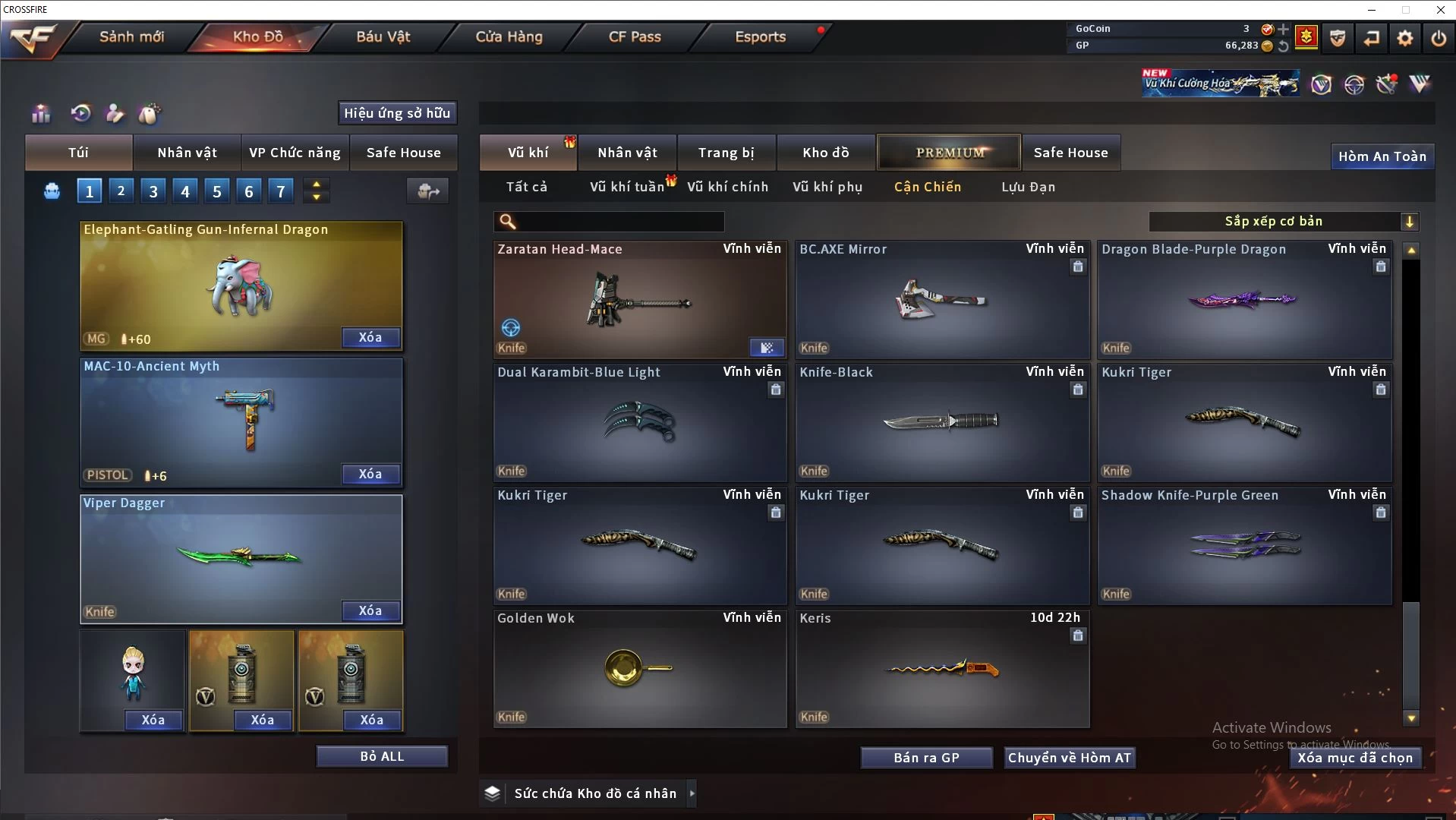Filter by Vũ khí chính category
The width and height of the screenshot is (1456, 820).
coord(727,187)
